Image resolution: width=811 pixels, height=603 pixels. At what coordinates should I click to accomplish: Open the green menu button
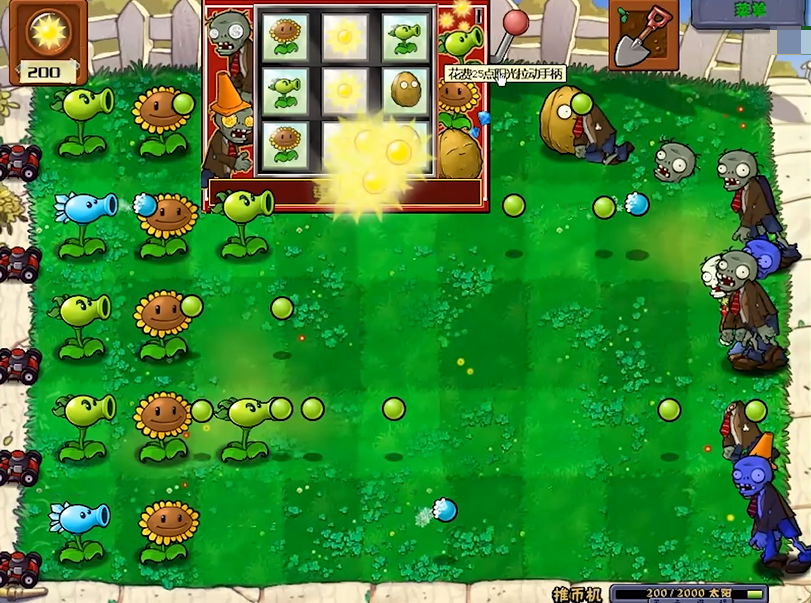[749, 12]
